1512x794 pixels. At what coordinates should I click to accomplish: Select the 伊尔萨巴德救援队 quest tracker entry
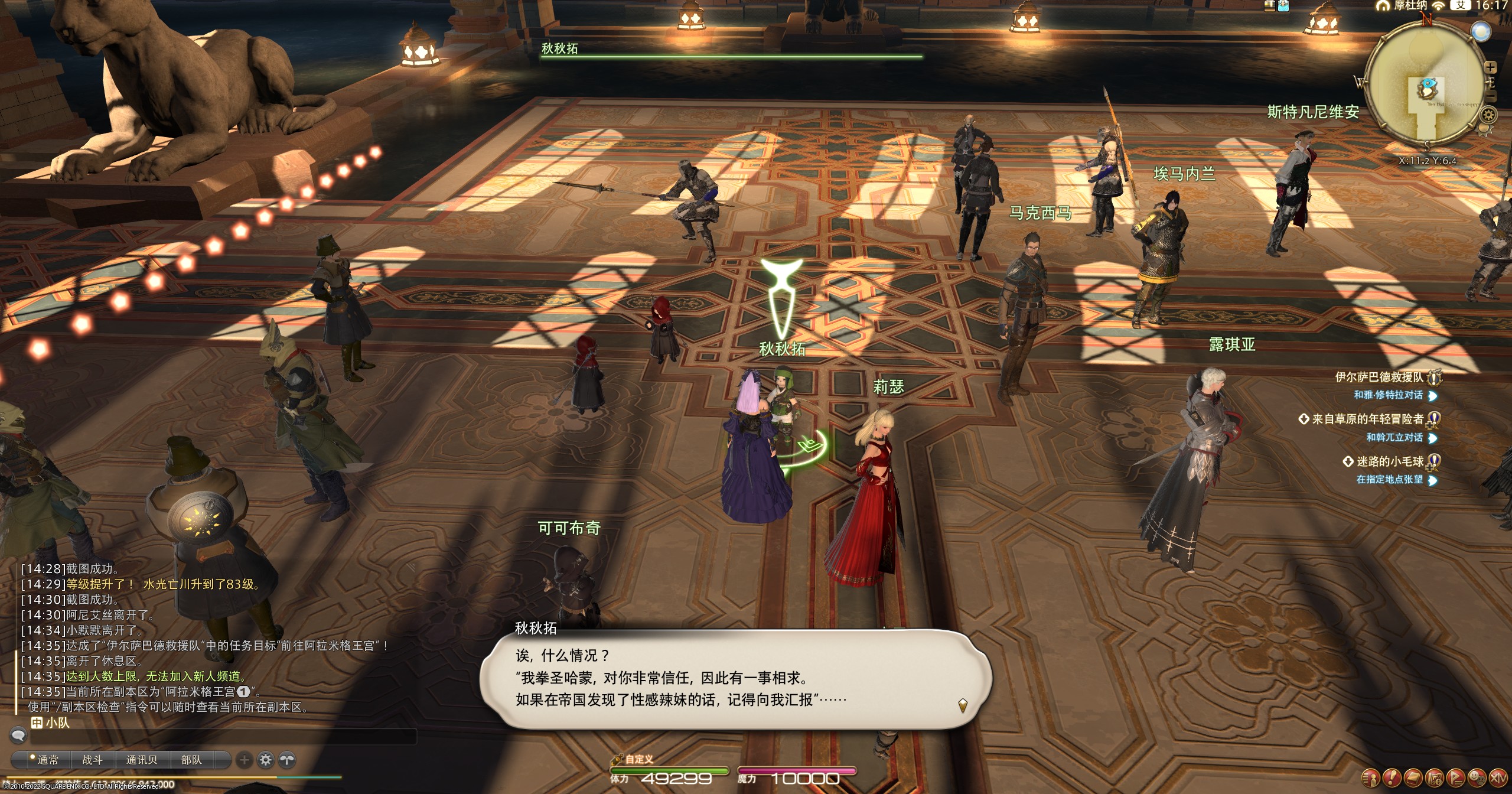coord(1379,377)
